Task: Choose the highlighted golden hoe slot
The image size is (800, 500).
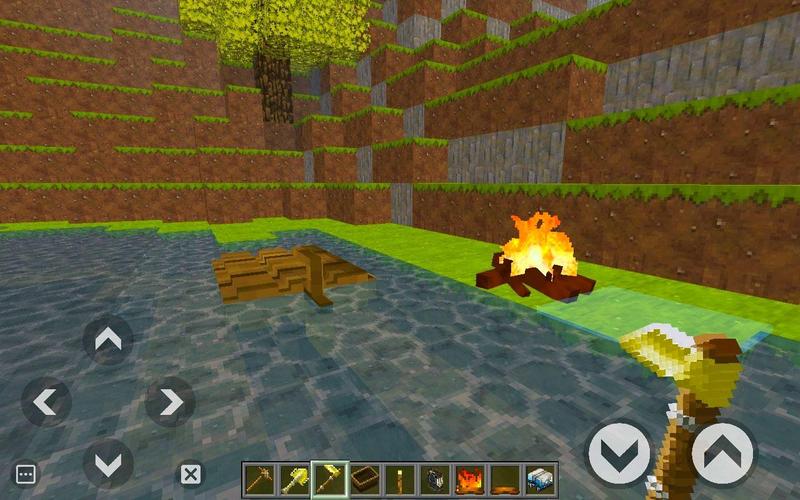Action: [328, 480]
